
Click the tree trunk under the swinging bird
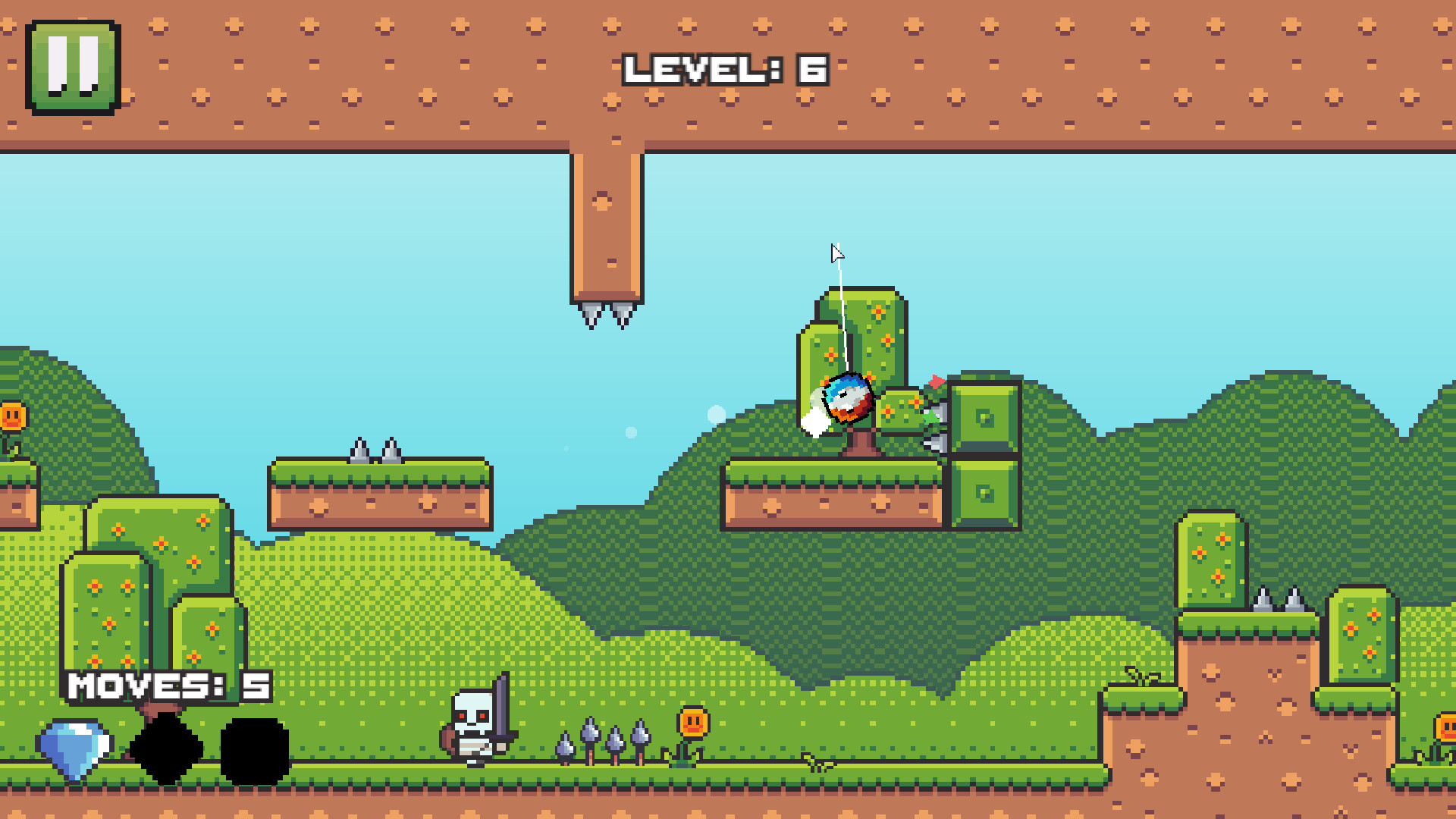point(861,441)
